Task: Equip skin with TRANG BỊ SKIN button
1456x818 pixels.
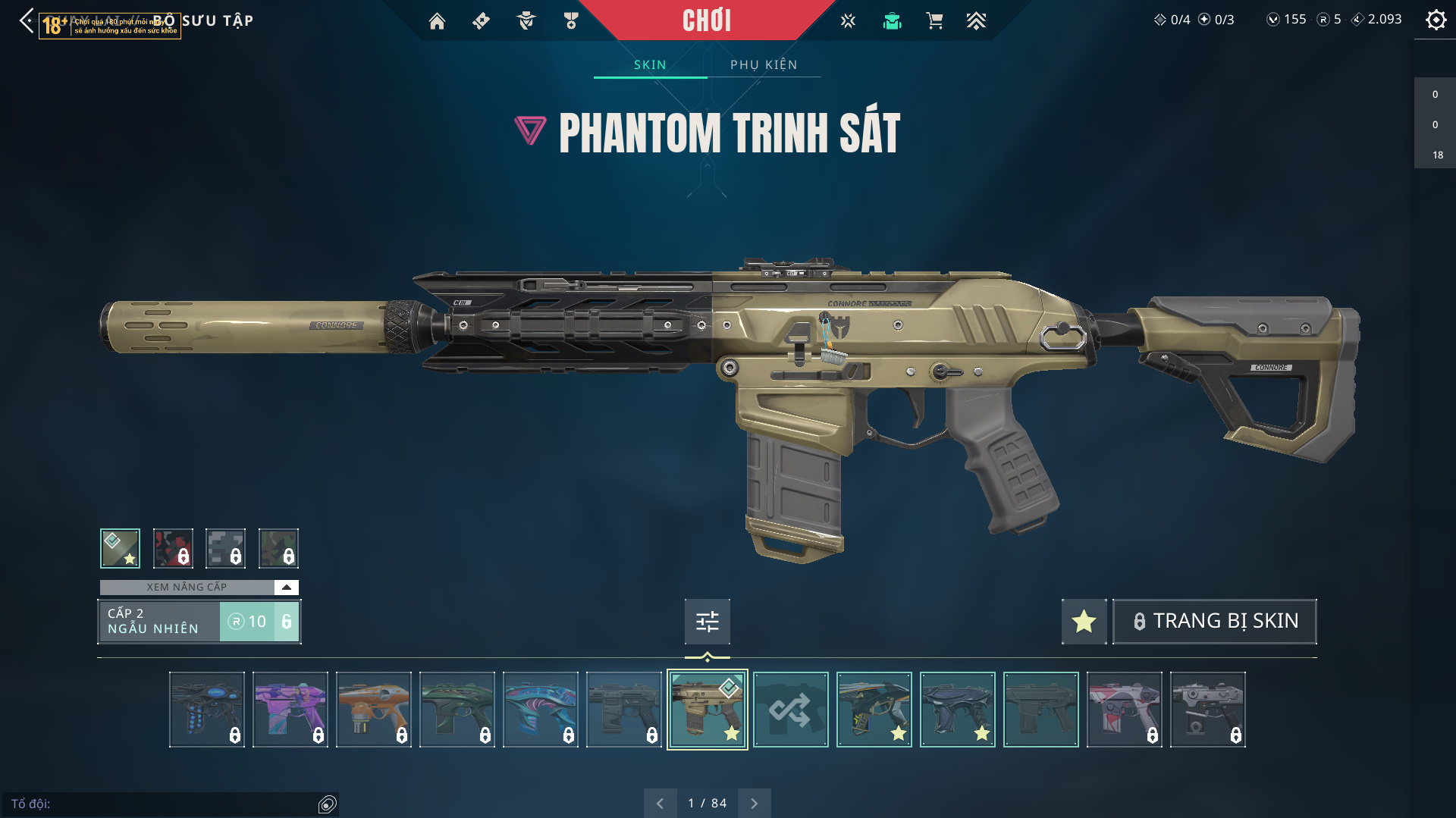Action: click(1214, 622)
